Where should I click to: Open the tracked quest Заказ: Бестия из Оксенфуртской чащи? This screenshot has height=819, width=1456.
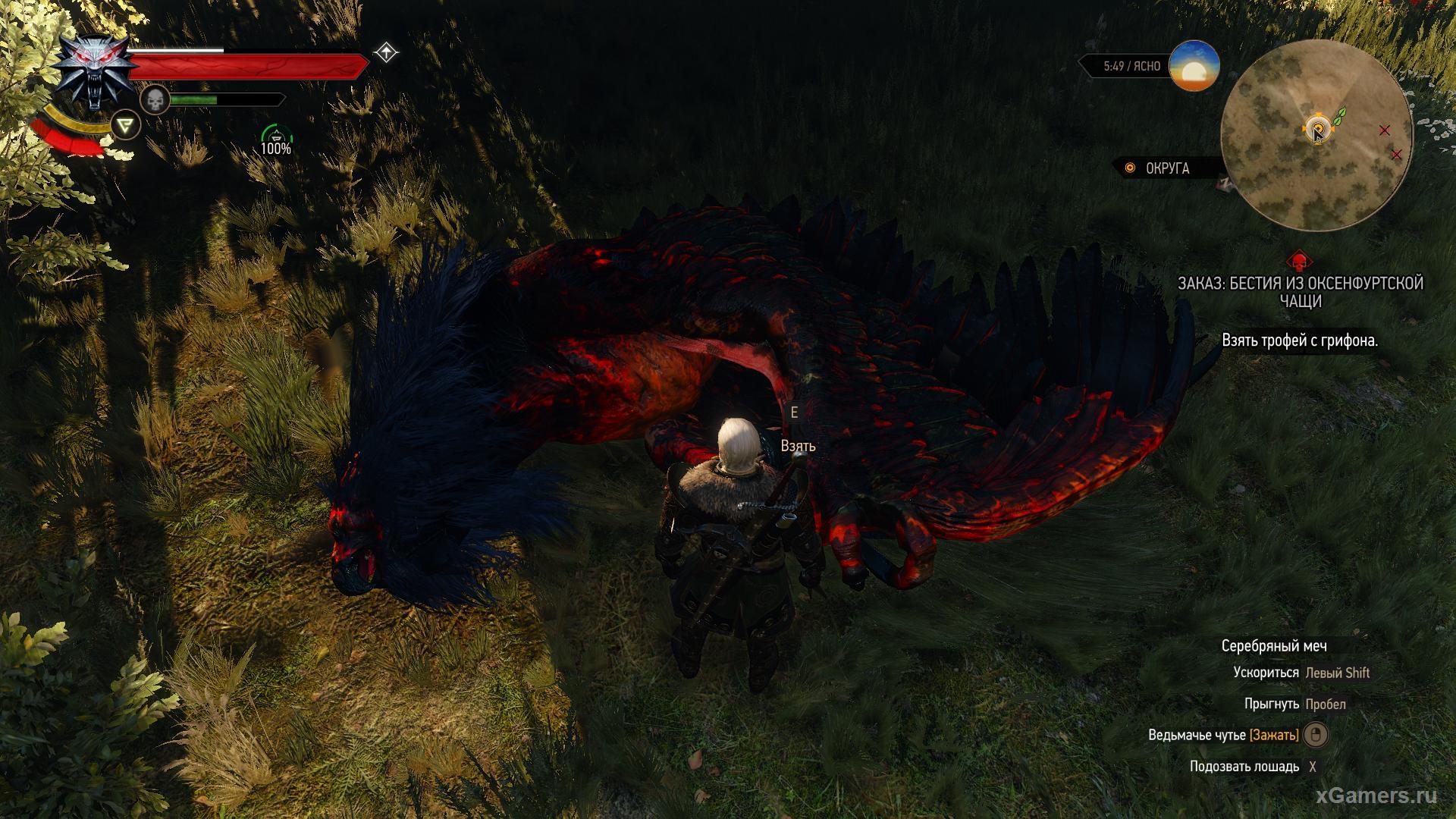pos(1300,292)
